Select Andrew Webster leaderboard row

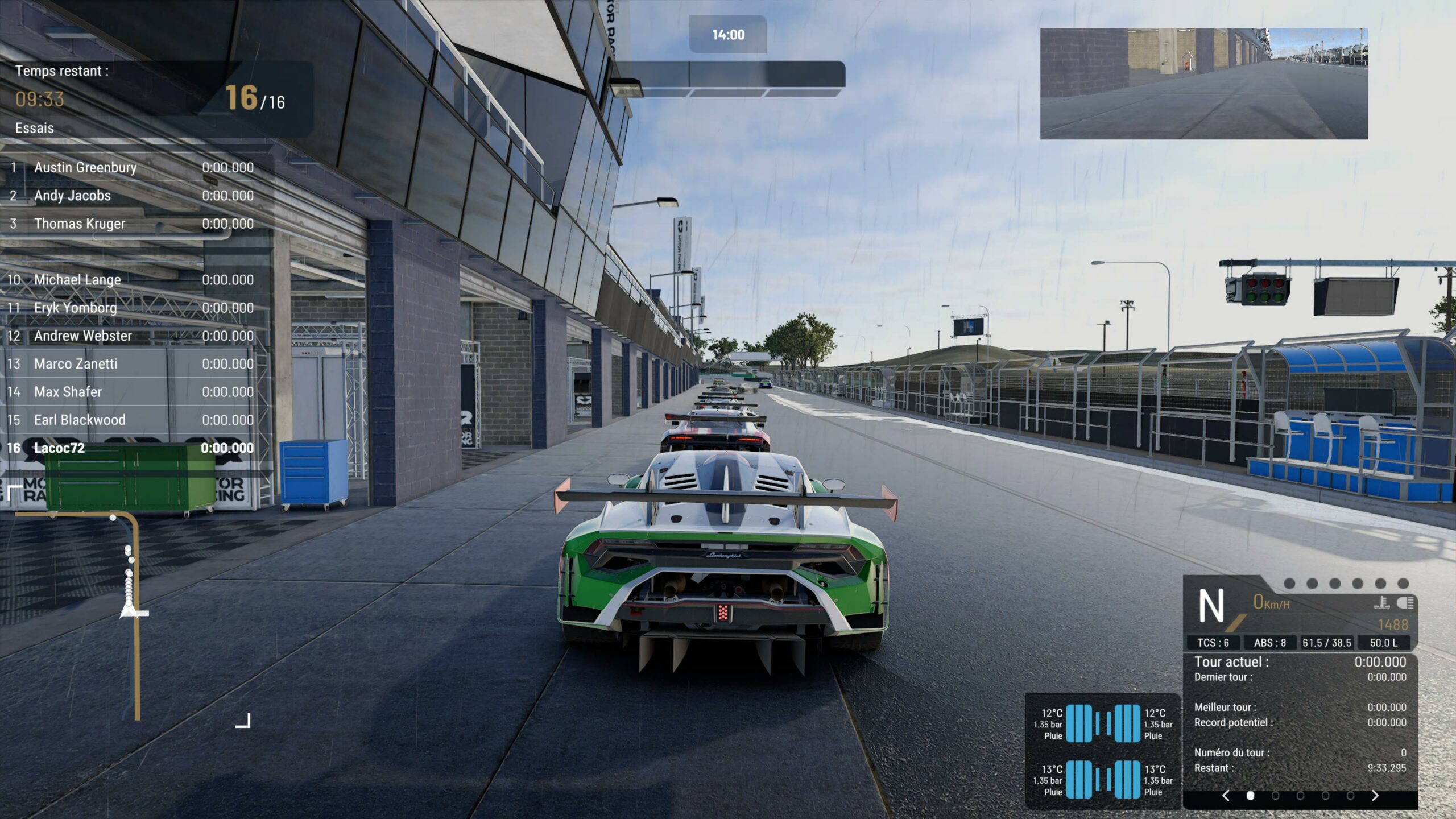click(131, 336)
